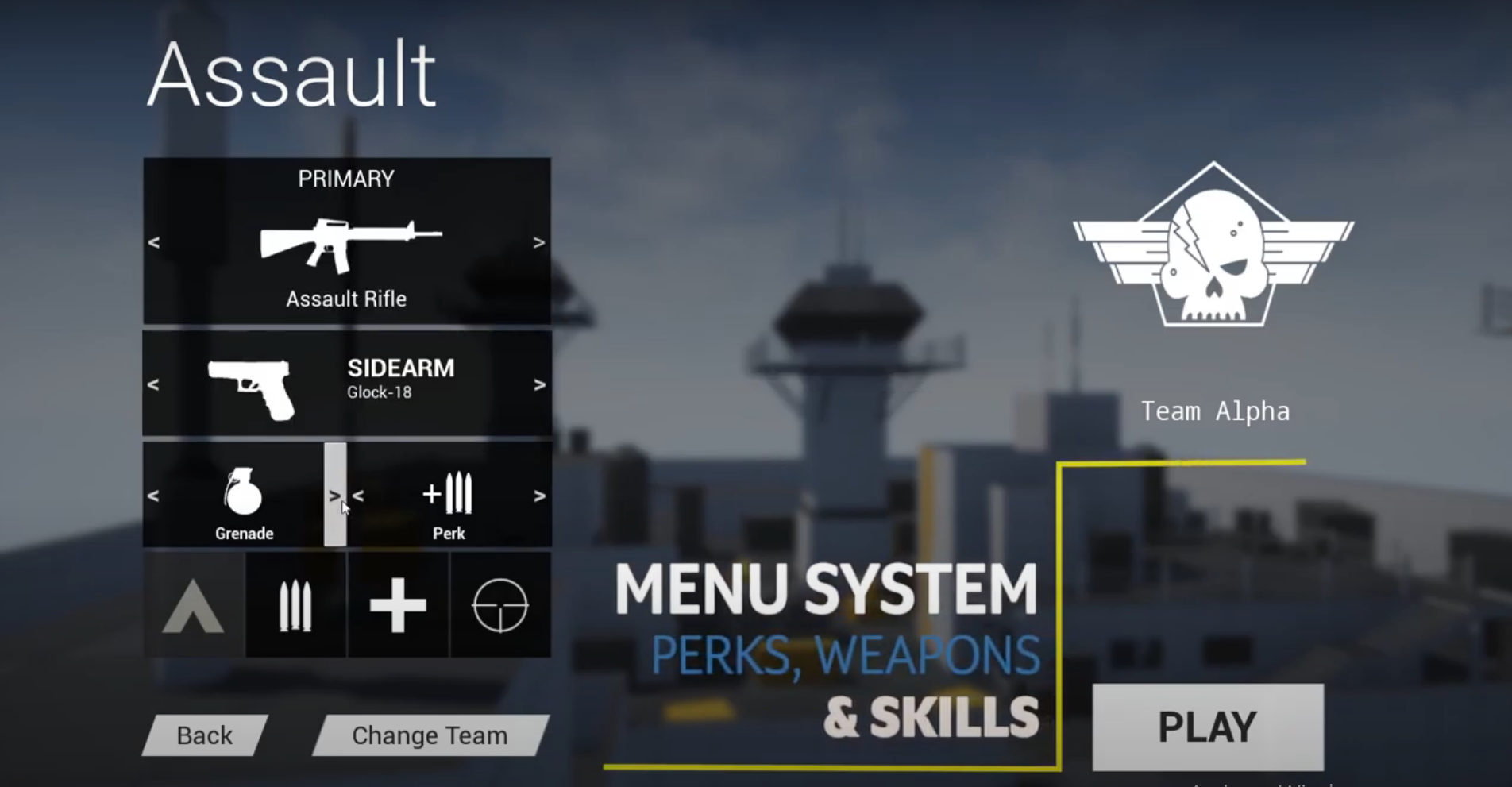The image size is (1512, 787).
Task: Cycle to the next perk option
Action: tap(538, 496)
